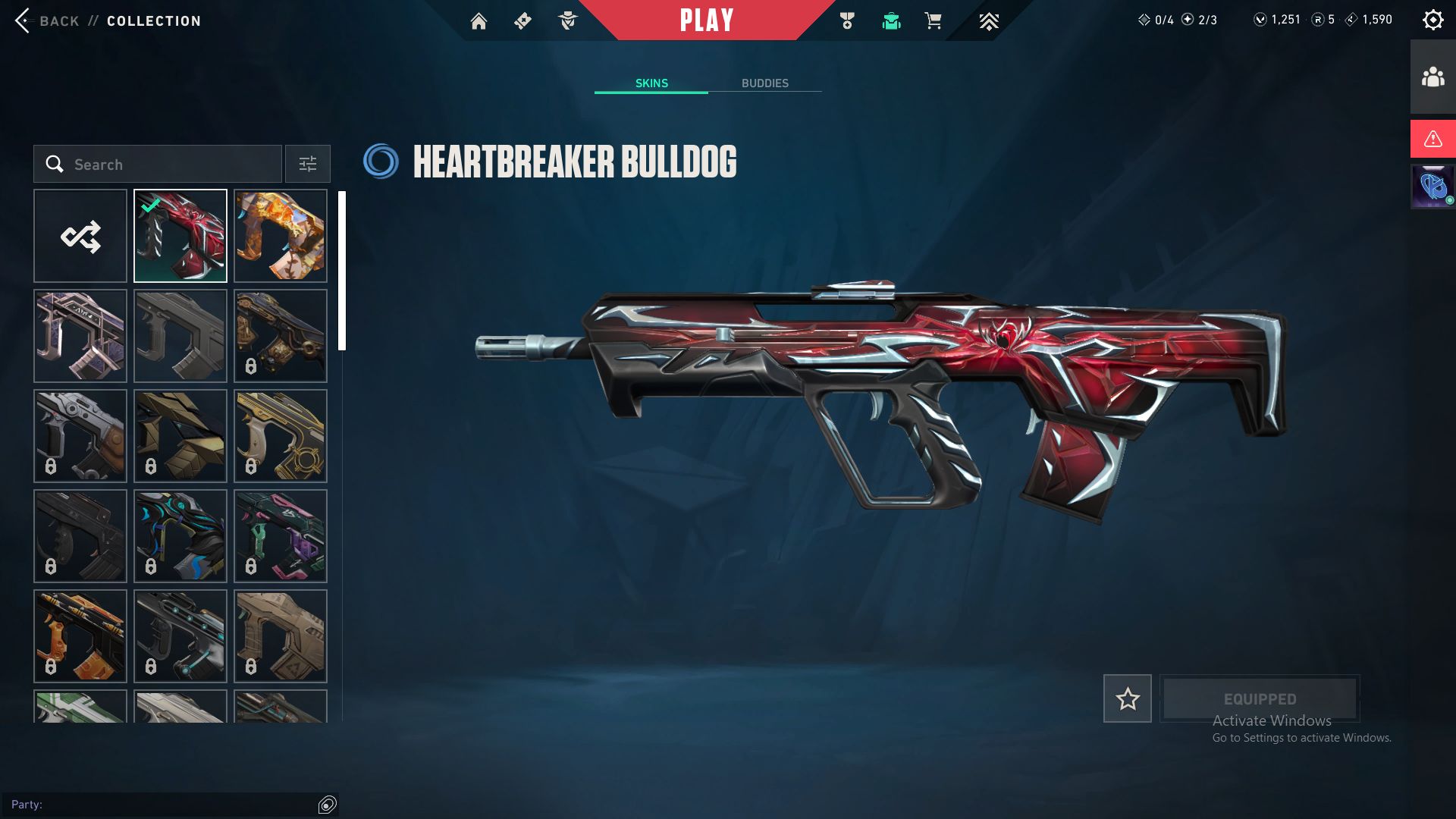1456x819 pixels.
Task: Open the settings gear
Action: (x=1432, y=20)
